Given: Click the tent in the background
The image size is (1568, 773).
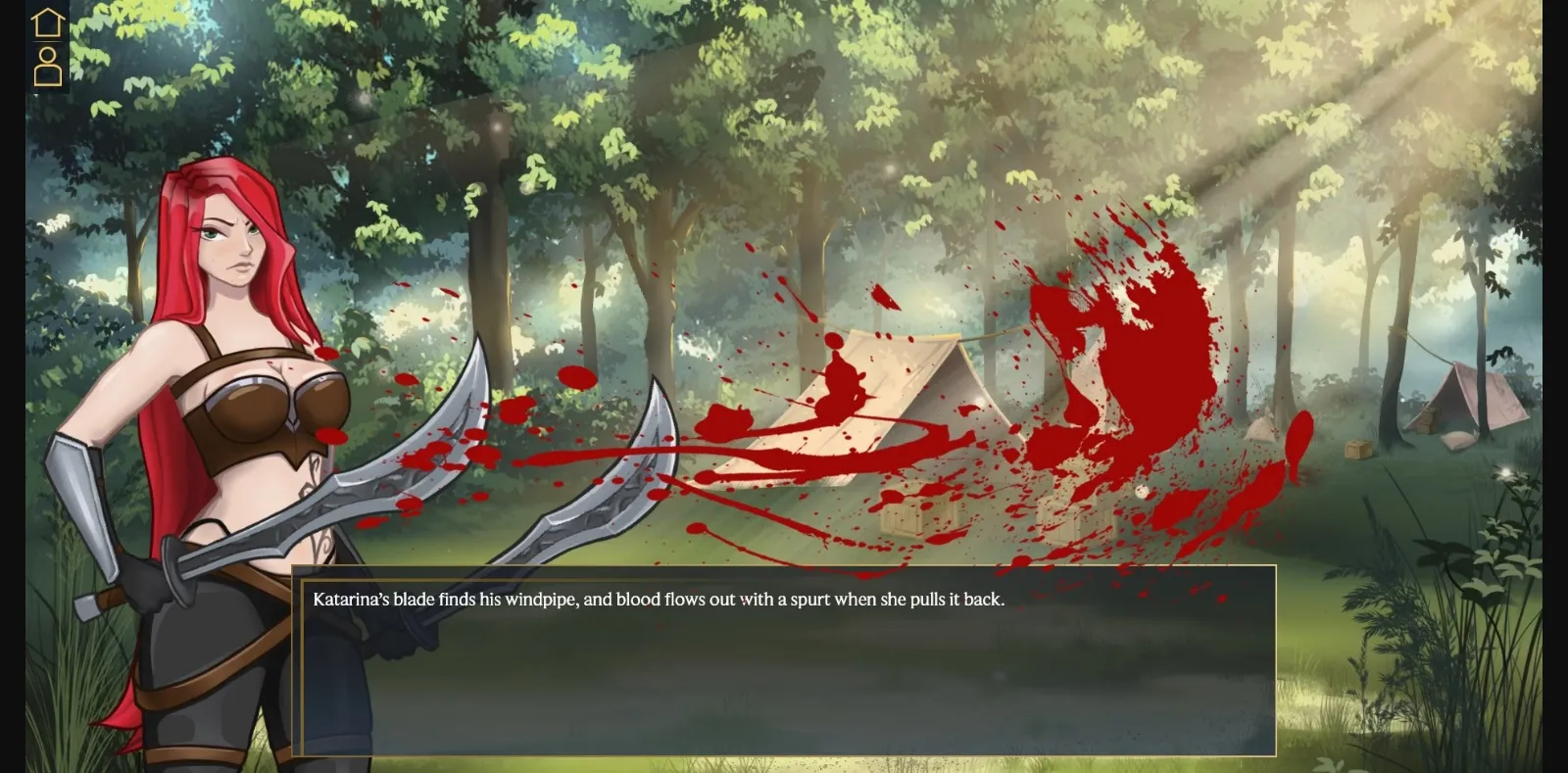Looking at the screenshot, I should click(882, 411).
